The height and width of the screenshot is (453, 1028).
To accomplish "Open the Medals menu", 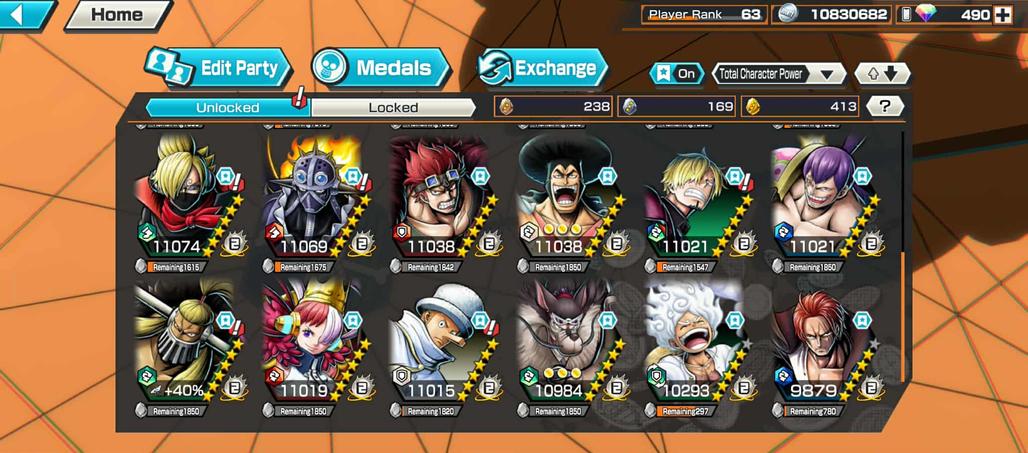I will click(x=381, y=68).
